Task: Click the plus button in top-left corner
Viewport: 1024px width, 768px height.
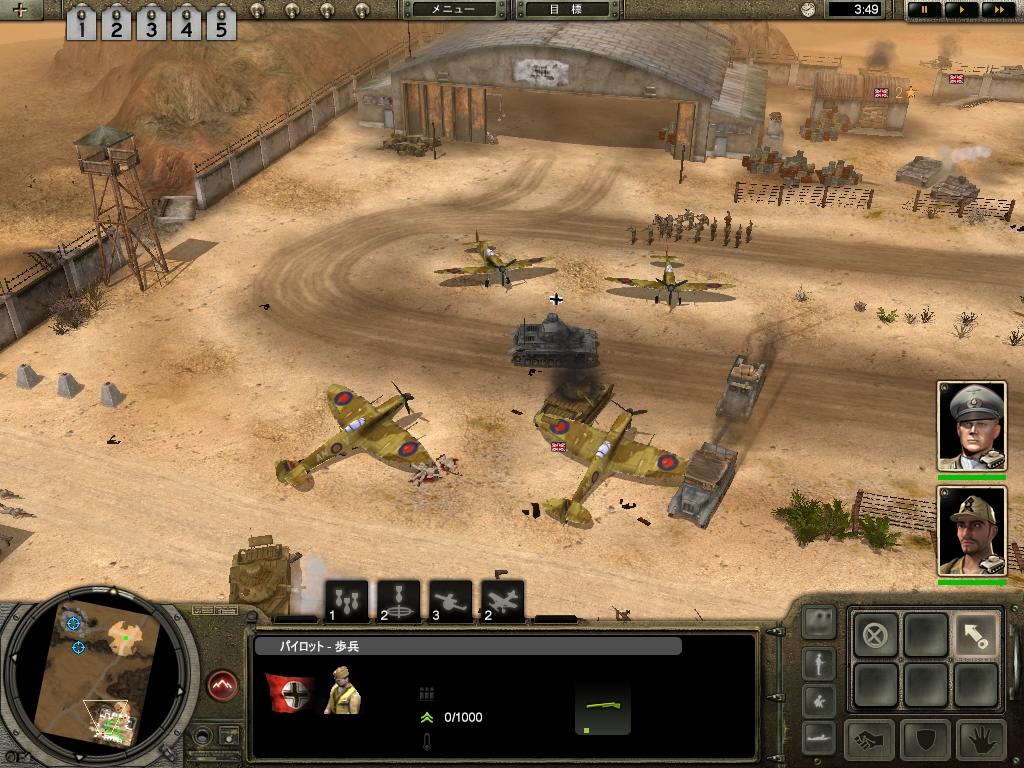Action: [x=20, y=11]
